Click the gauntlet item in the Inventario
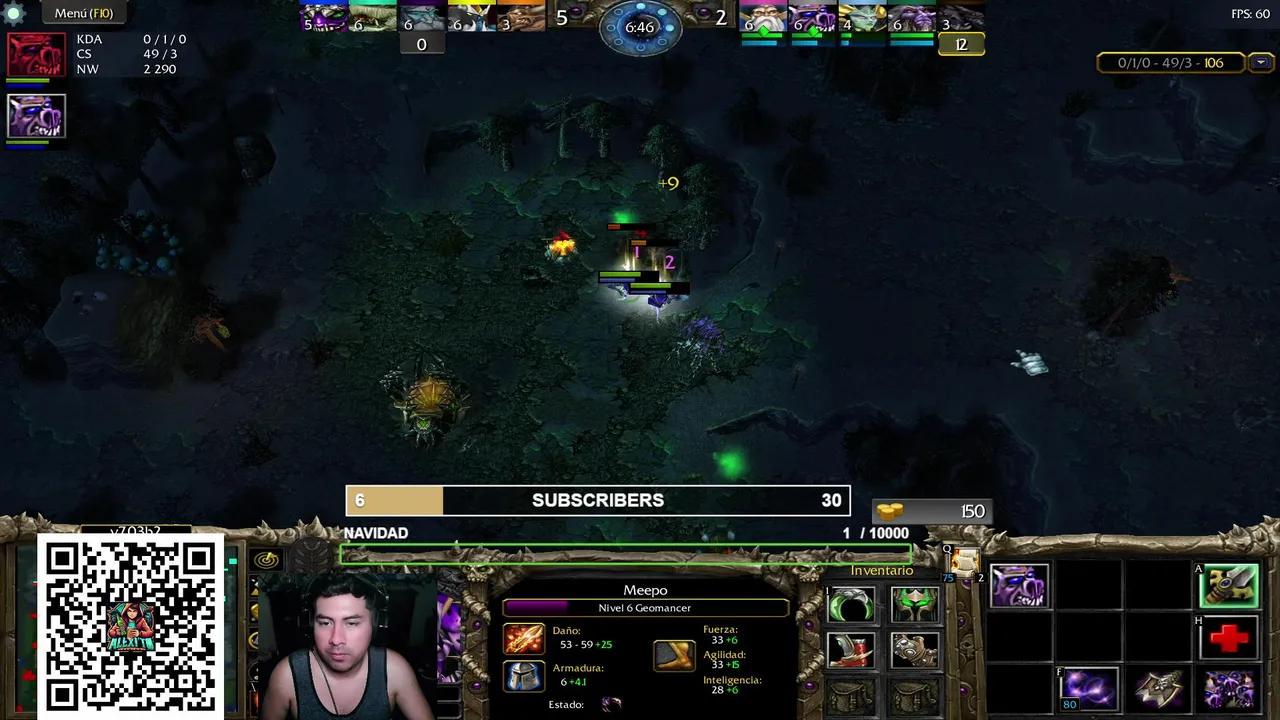This screenshot has width=1280, height=720. click(915, 651)
